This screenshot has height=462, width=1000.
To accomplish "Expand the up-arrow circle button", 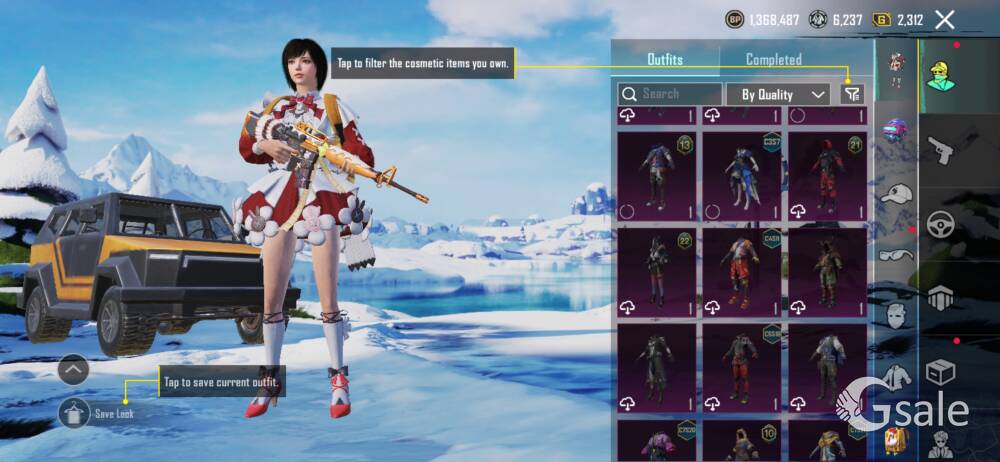I will (x=74, y=370).
